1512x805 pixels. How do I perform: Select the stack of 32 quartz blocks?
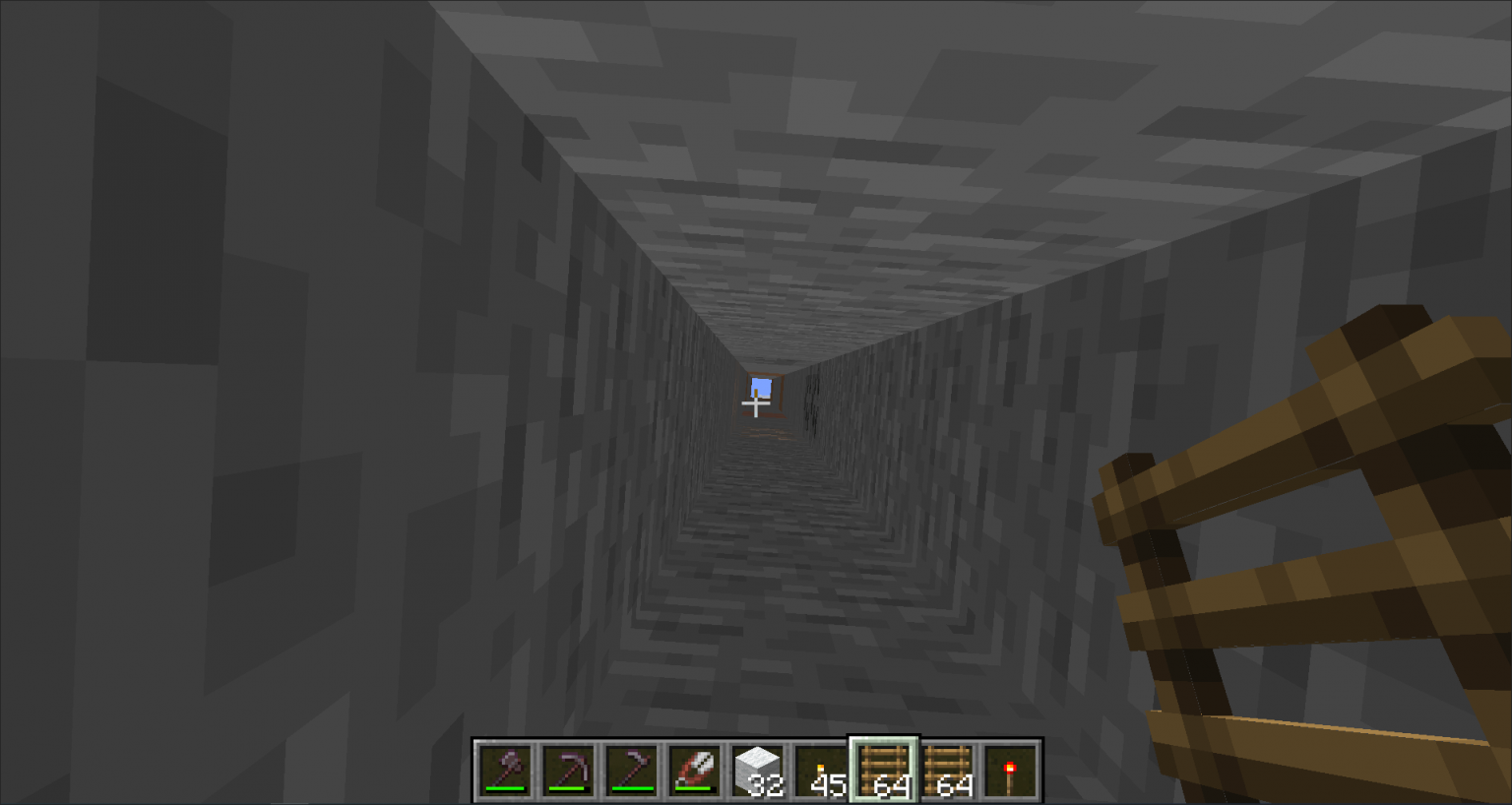(757, 770)
